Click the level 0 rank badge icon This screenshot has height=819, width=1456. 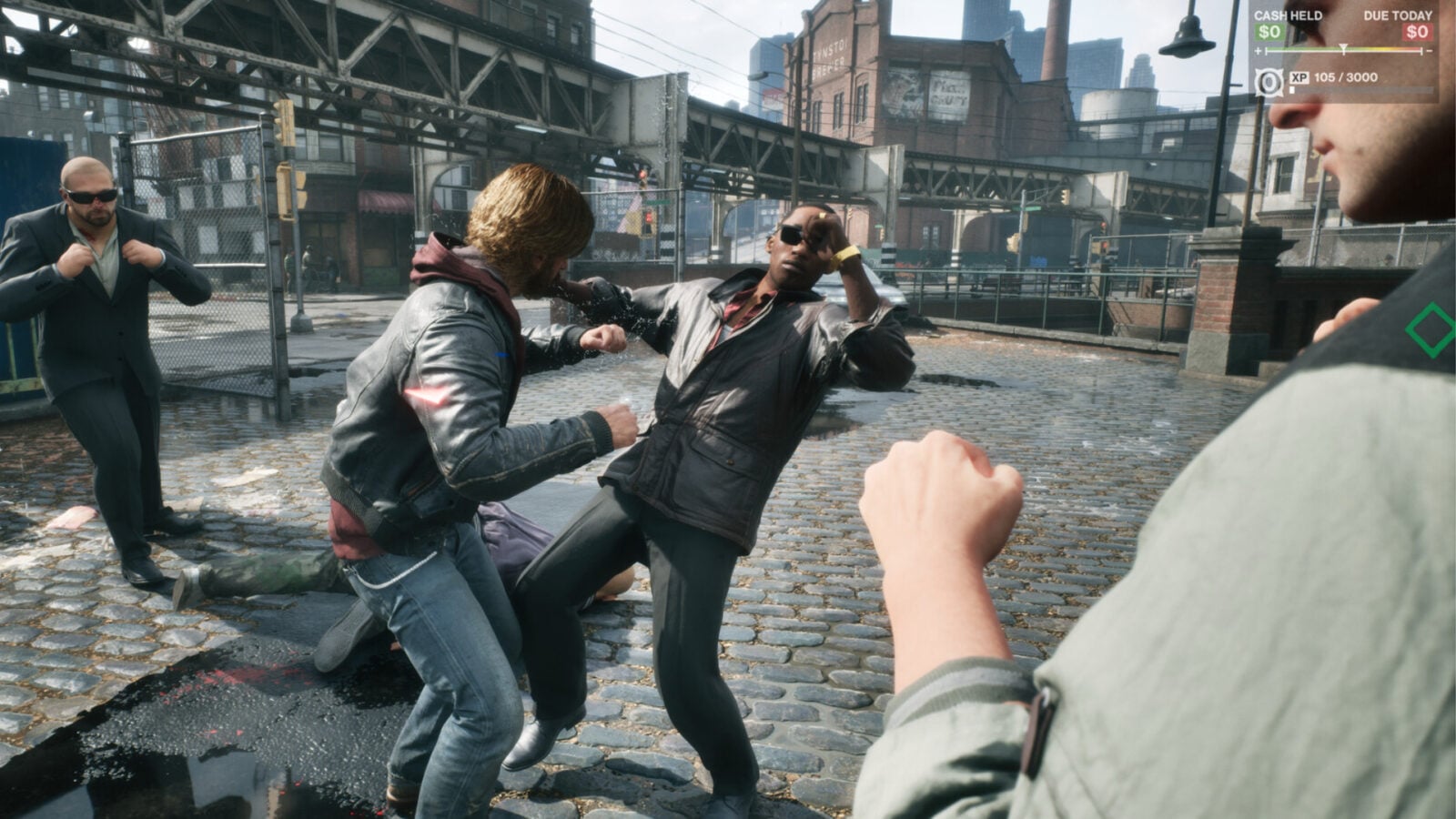1269,82
